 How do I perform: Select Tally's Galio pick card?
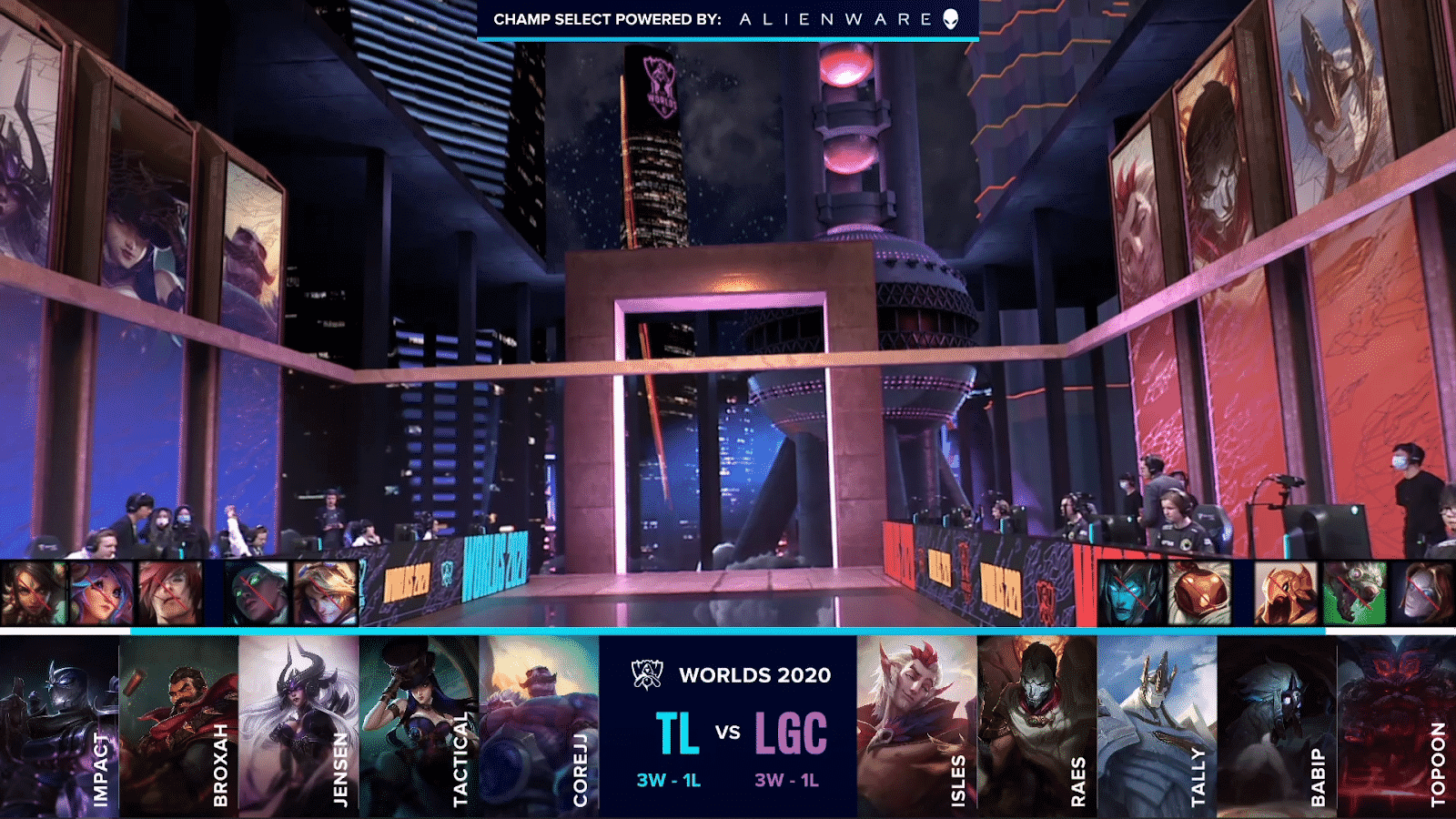[1157, 725]
